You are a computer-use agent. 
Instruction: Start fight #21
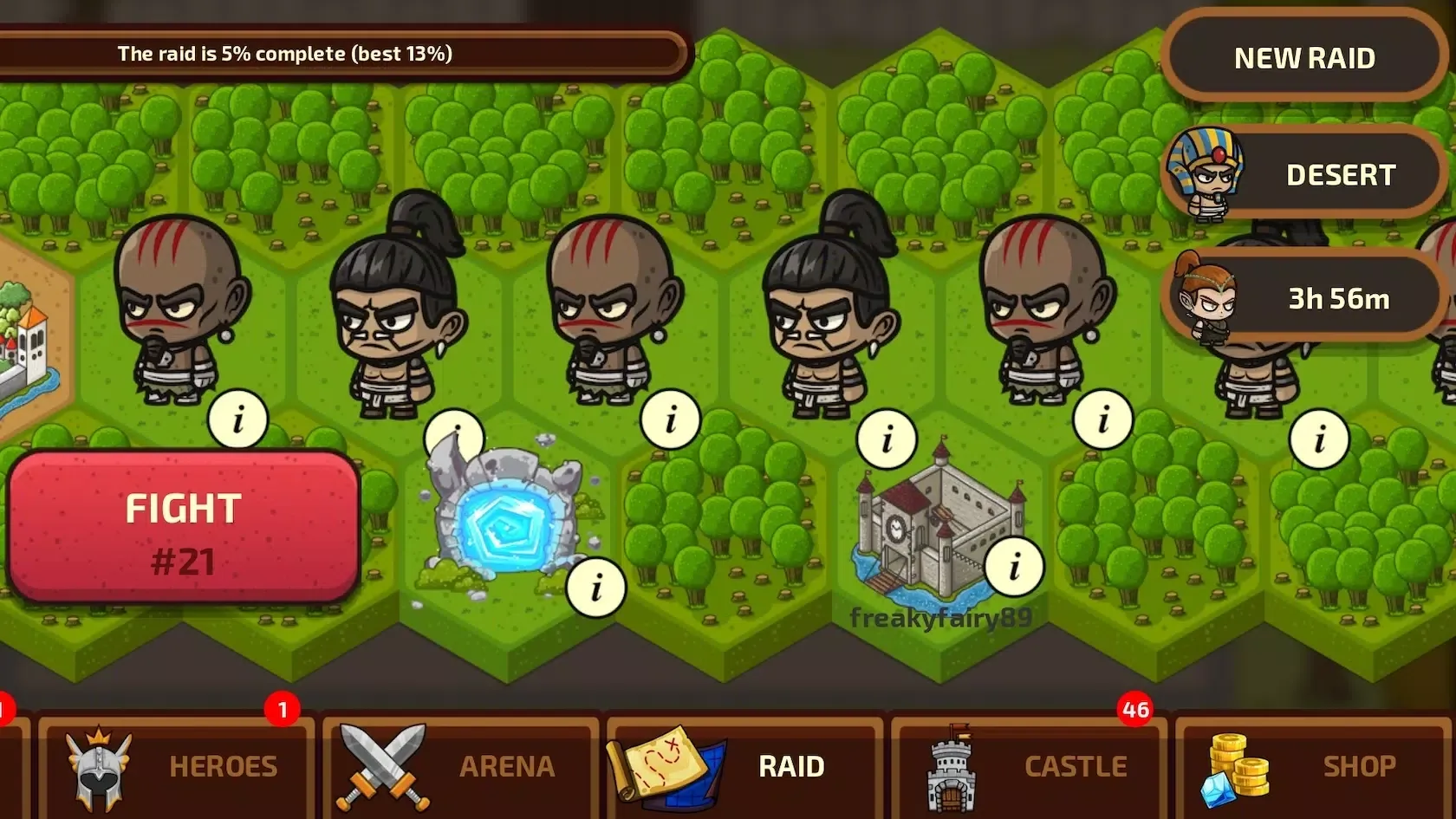[x=183, y=527]
